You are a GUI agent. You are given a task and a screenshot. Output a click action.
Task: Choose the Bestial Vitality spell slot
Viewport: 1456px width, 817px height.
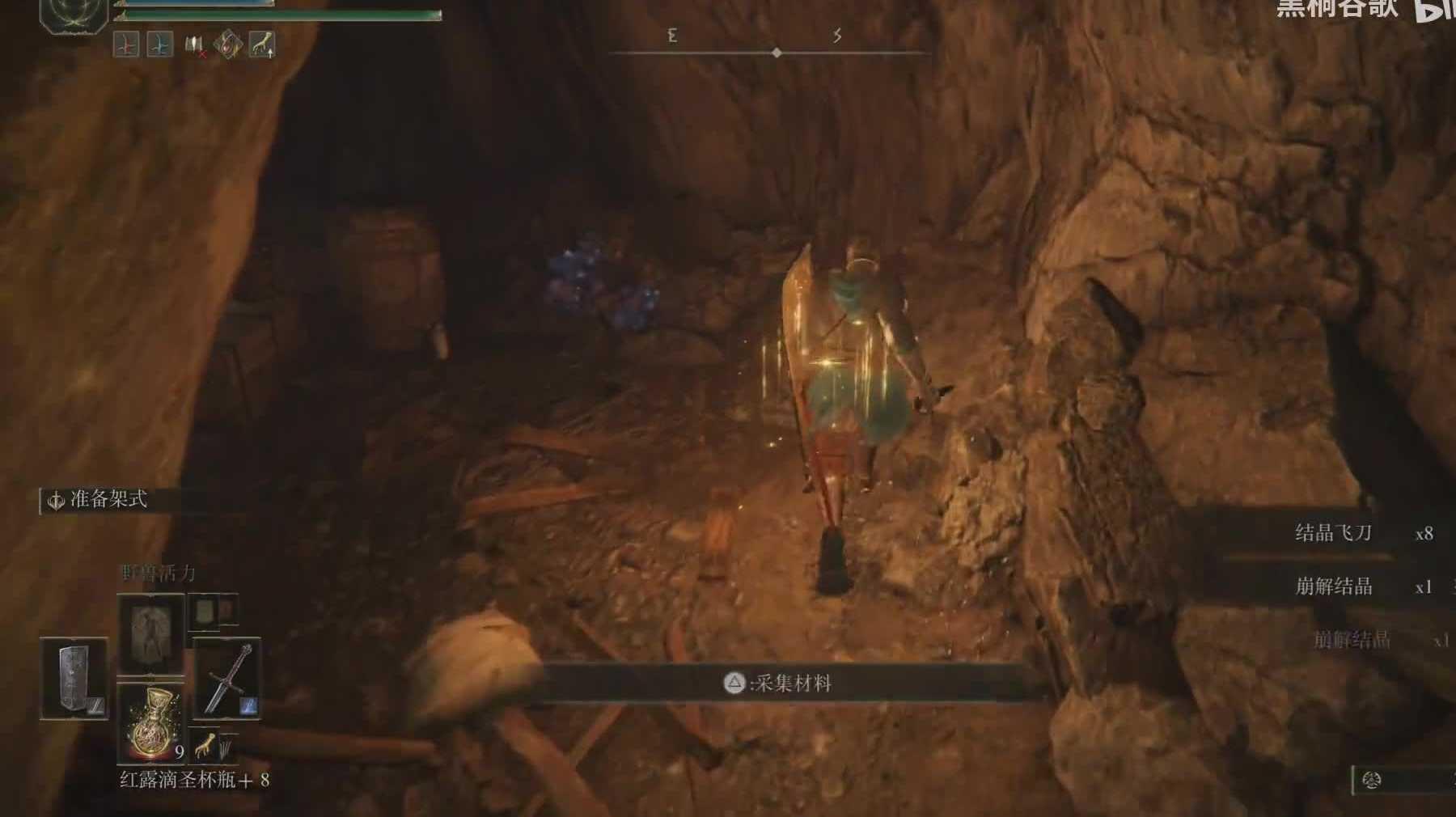coord(151,633)
